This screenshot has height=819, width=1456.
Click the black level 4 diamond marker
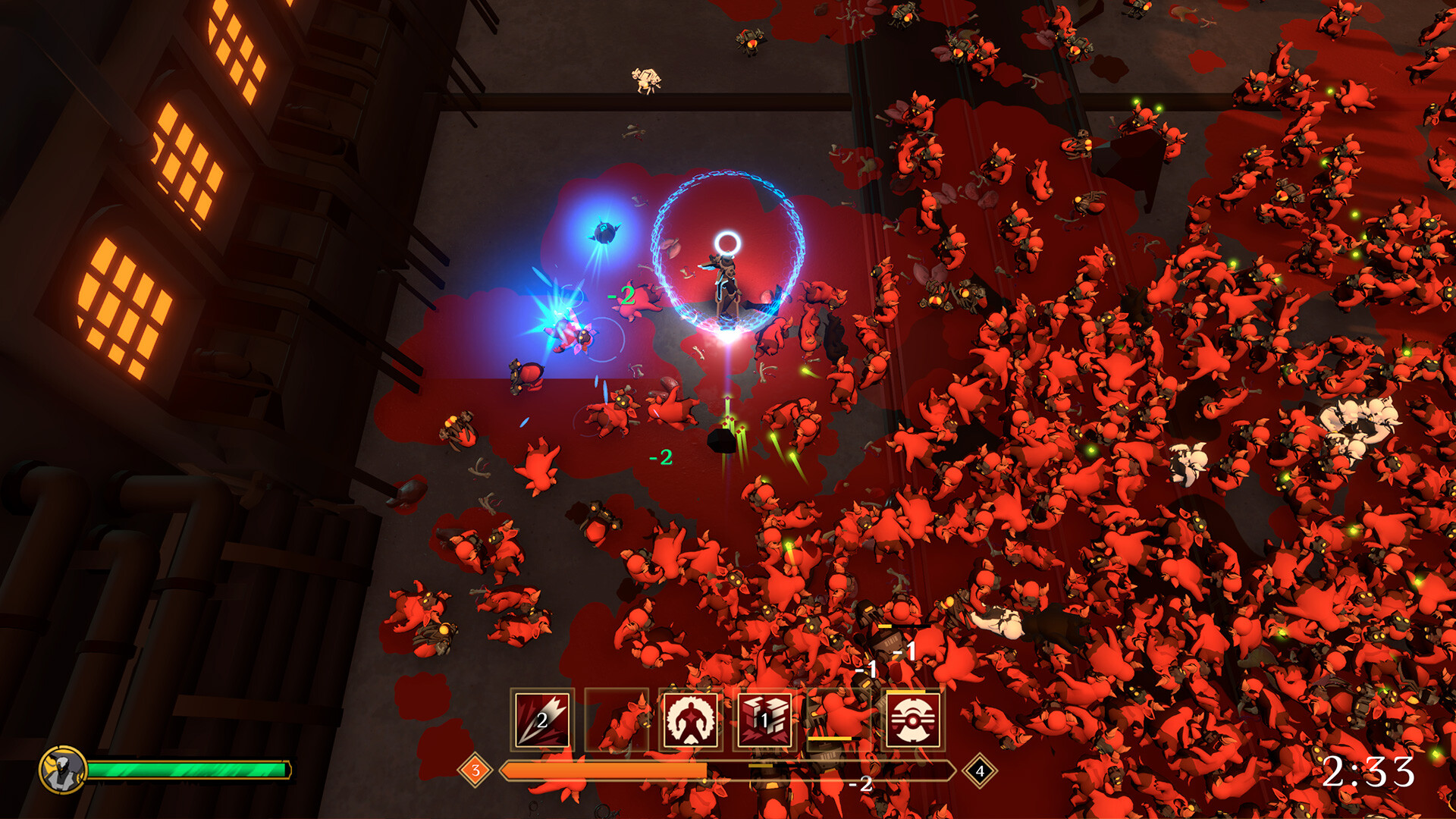[x=981, y=770]
